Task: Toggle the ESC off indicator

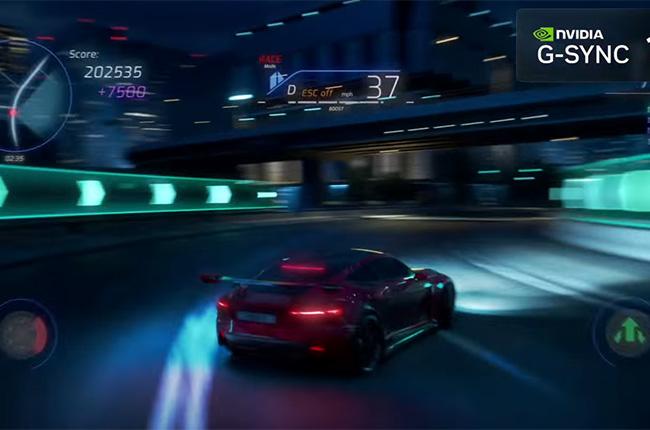Action: click(x=318, y=90)
